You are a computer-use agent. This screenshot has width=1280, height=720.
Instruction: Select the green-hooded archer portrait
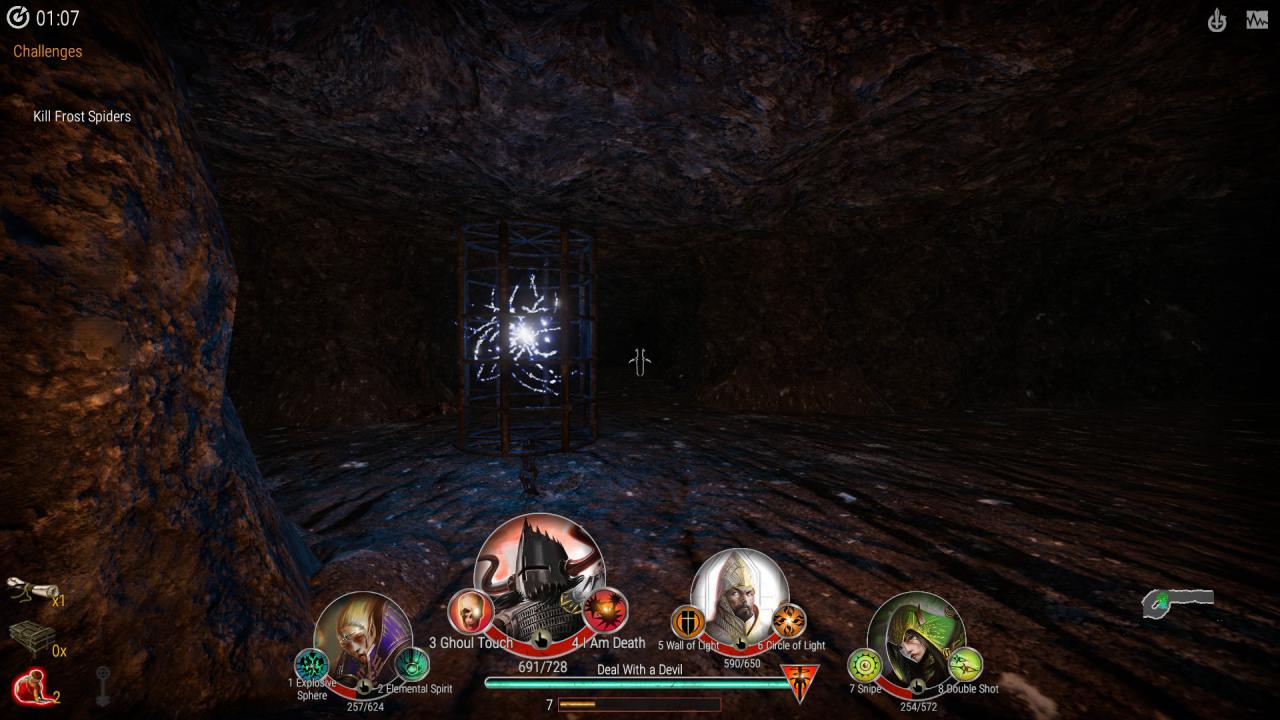[915, 638]
